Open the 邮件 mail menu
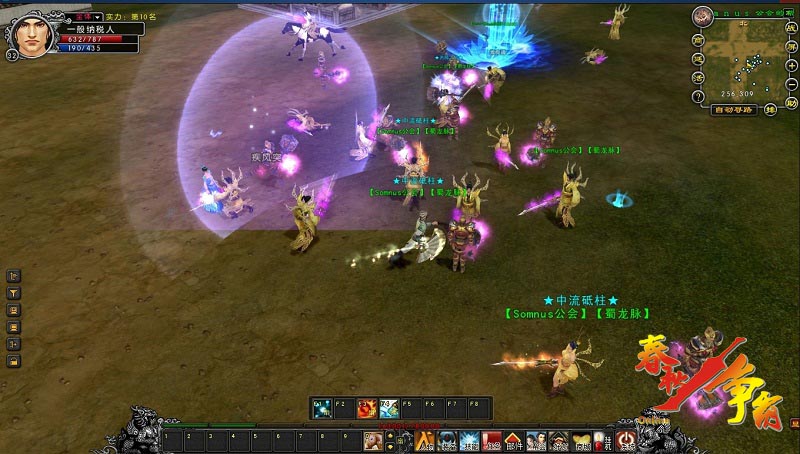Screen dimensions: 800x454 [x=512, y=440]
